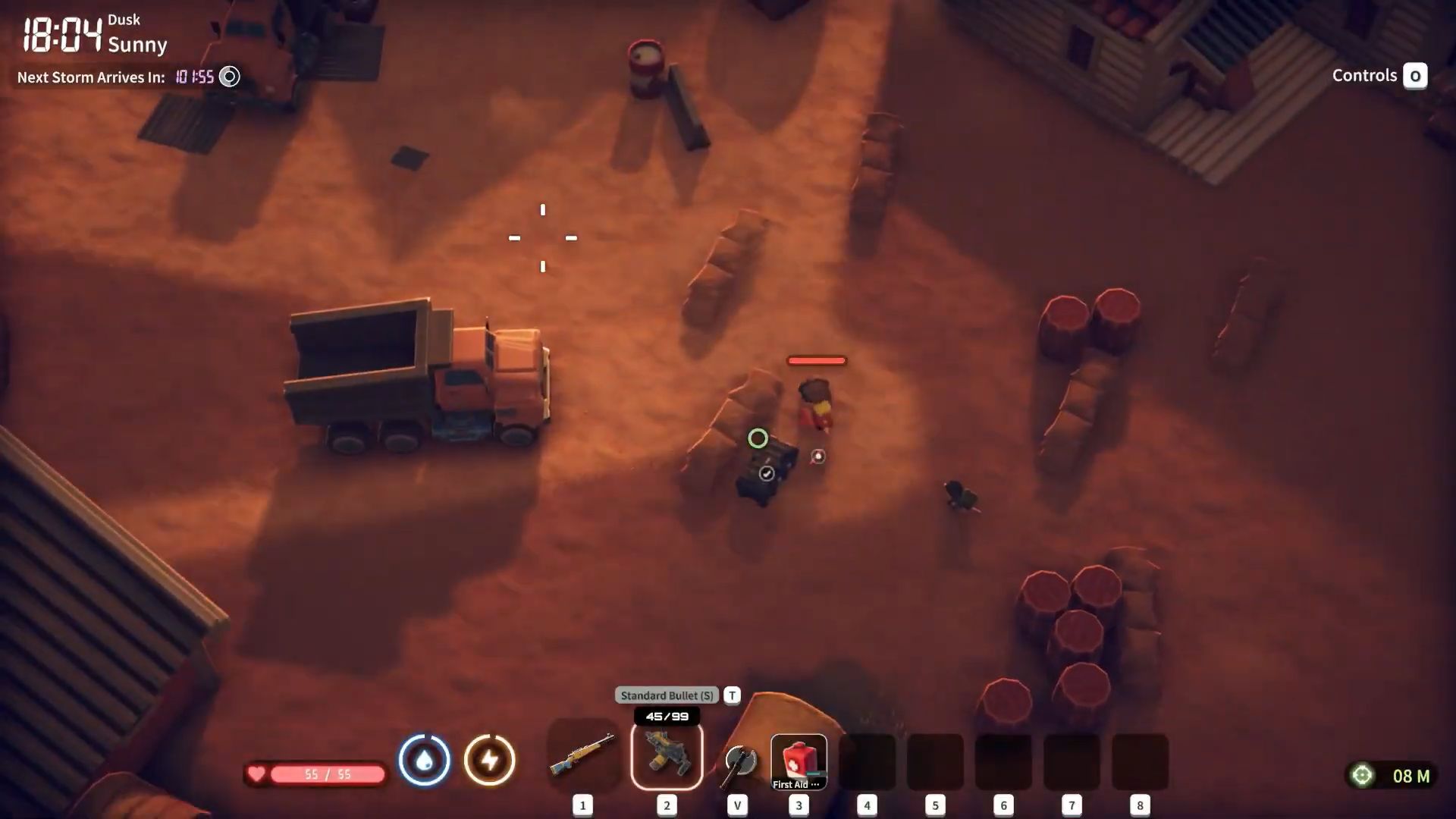Click the checkmark marker on the loot crate
The width and height of the screenshot is (1456, 819).
tap(767, 472)
